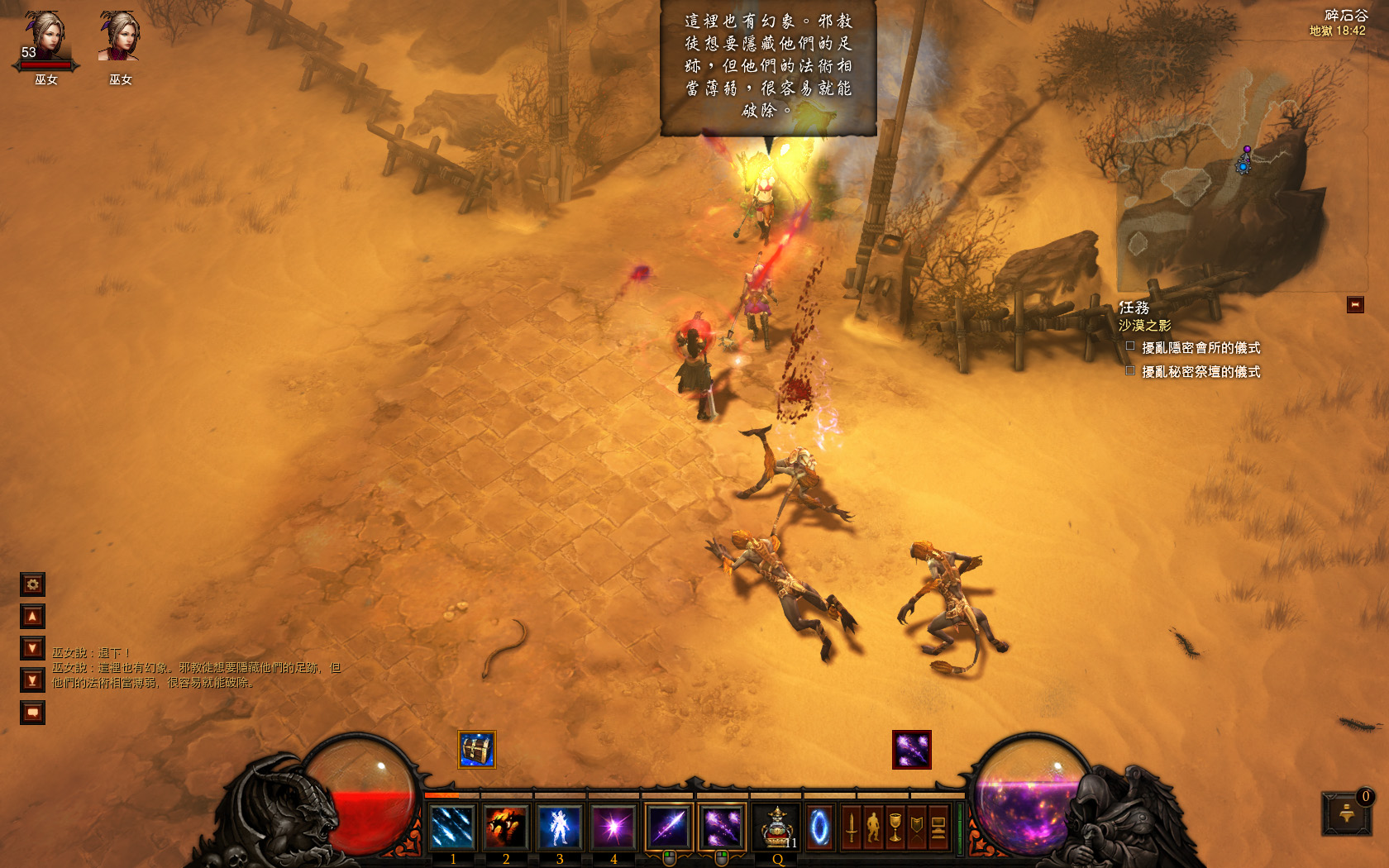1389x868 pixels.
Task: Open the blue town portal
Action: click(x=819, y=827)
